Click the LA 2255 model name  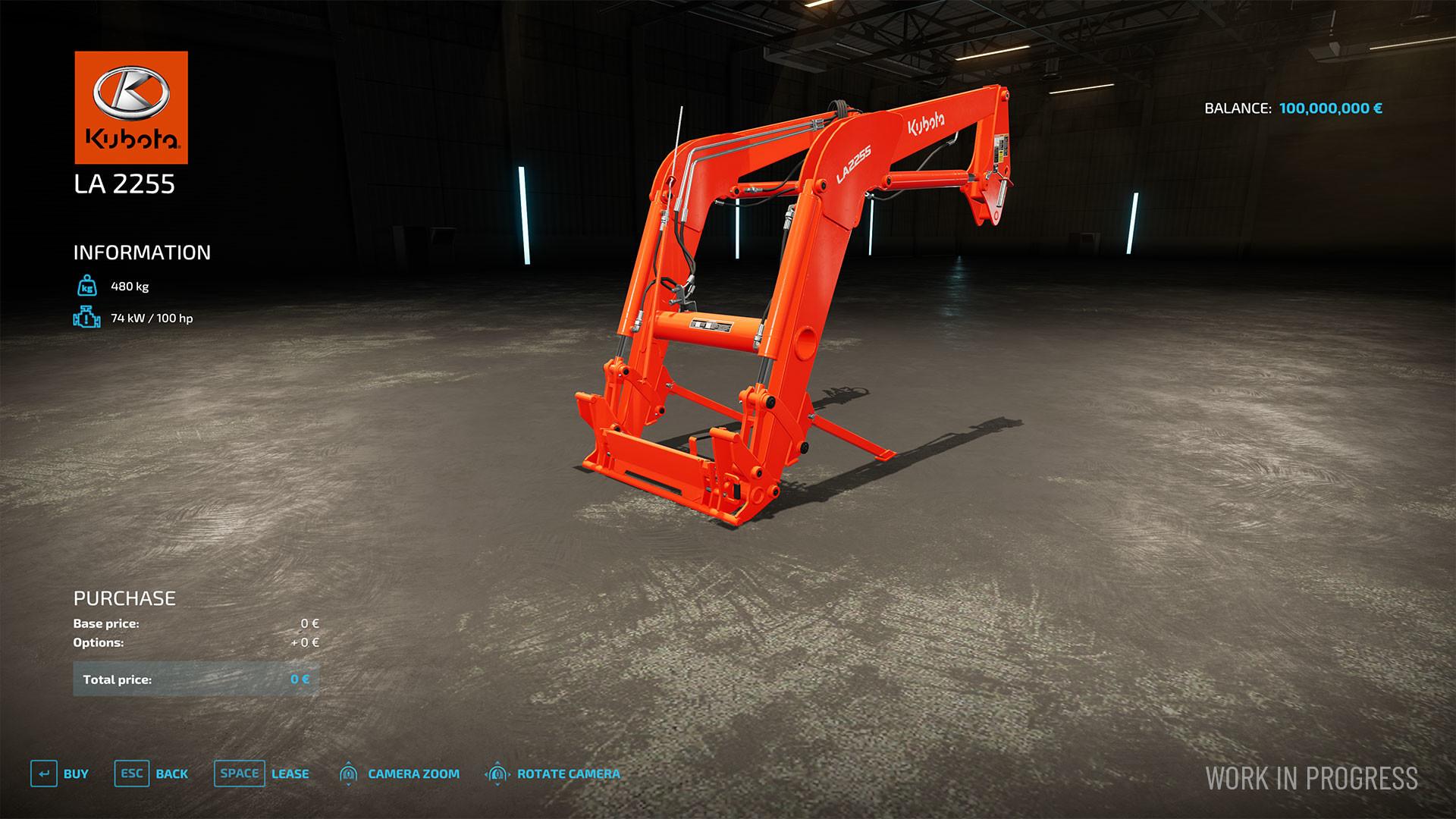126,183
